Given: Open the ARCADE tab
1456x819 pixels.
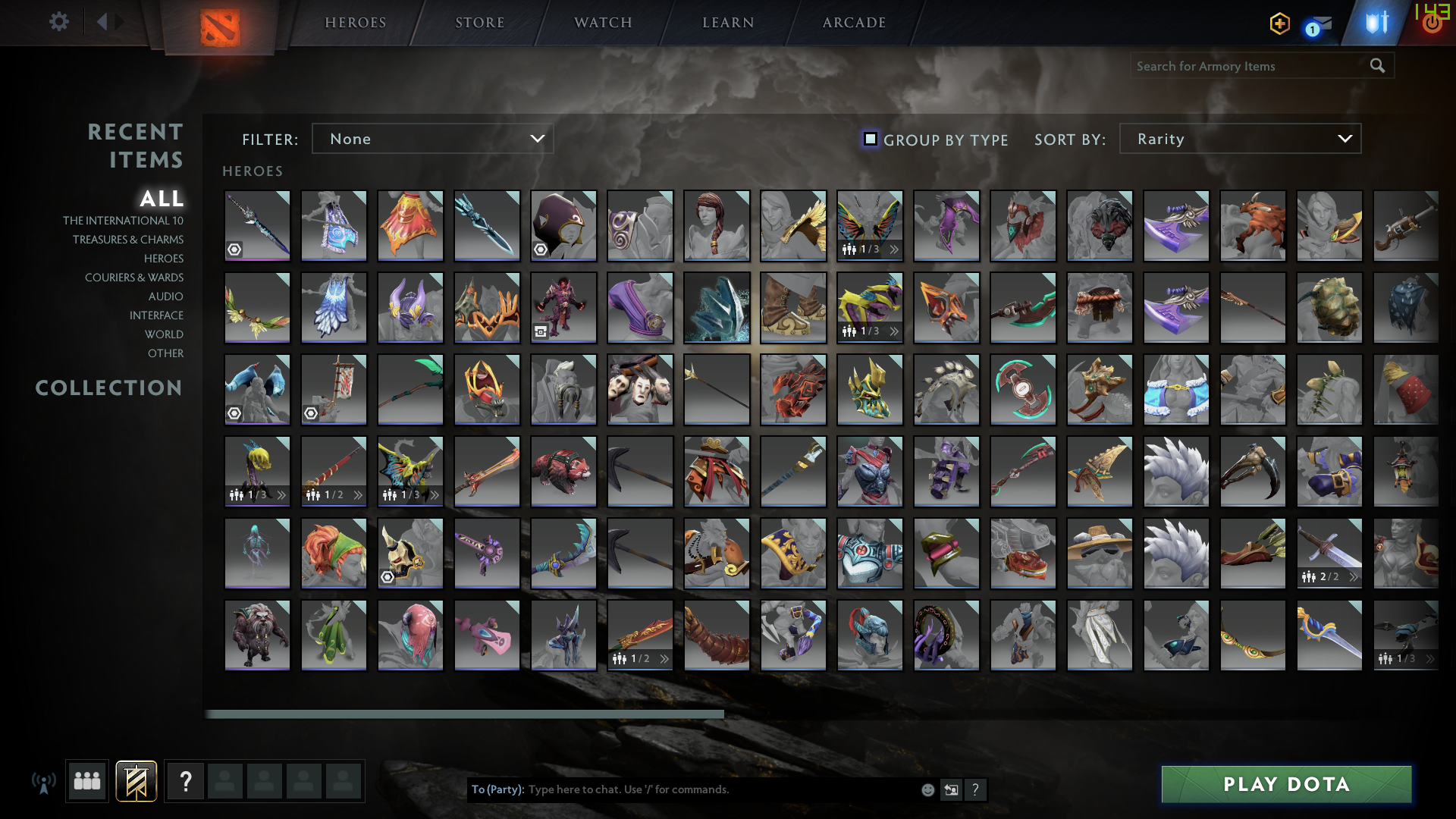Looking at the screenshot, I should 852,22.
